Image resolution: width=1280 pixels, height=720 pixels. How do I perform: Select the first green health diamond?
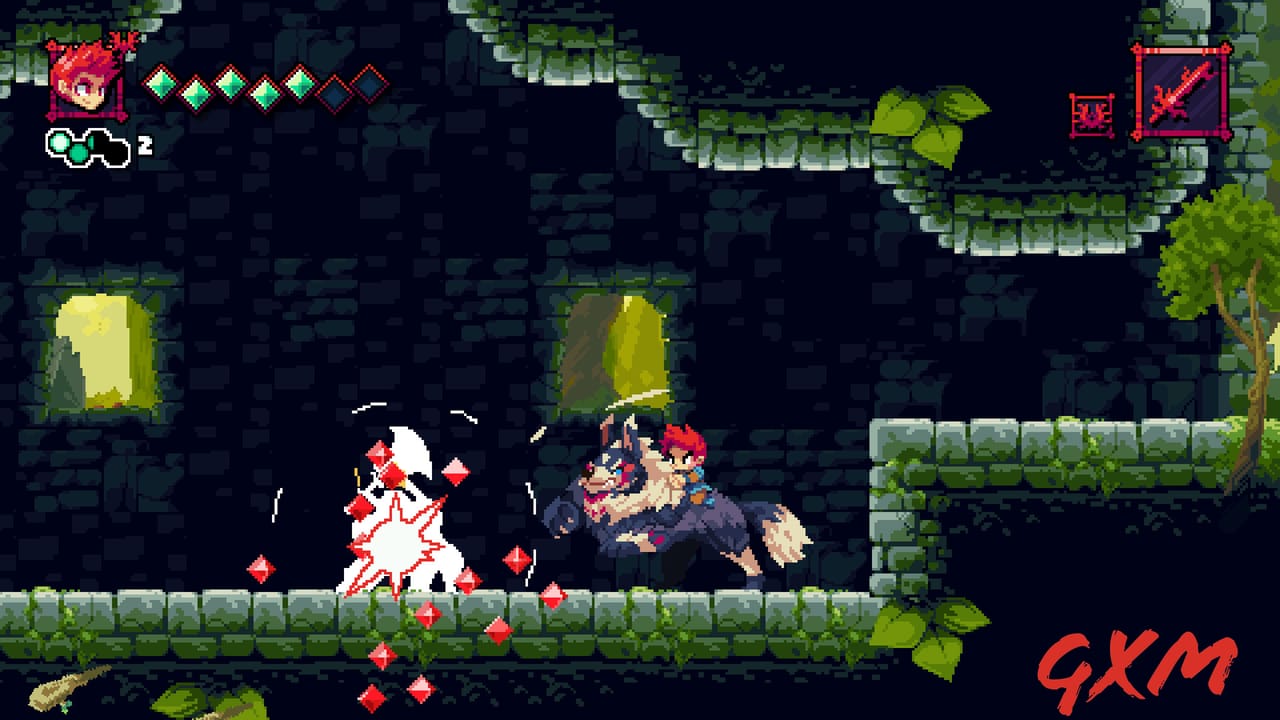click(x=160, y=85)
